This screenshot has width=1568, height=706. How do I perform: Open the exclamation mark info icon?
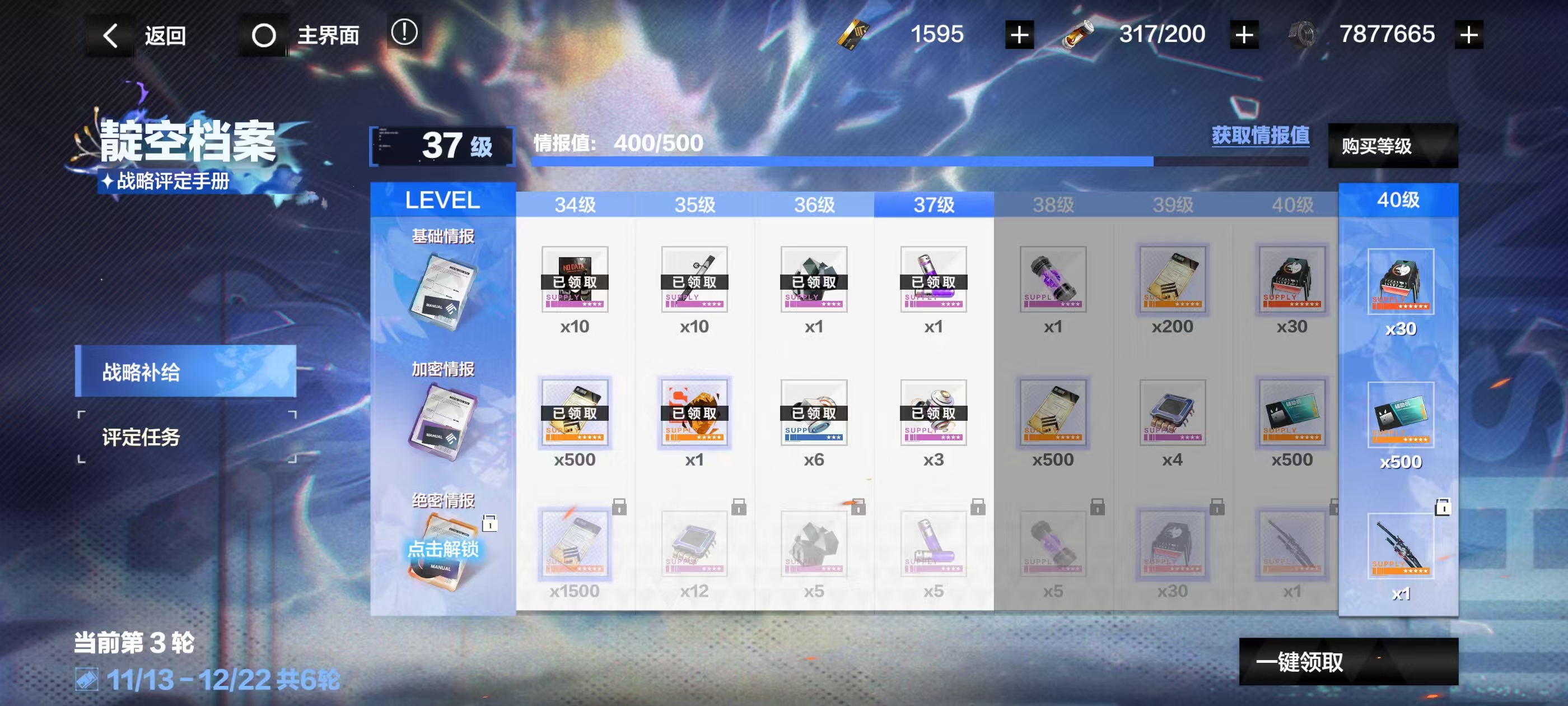tap(404, 33)
